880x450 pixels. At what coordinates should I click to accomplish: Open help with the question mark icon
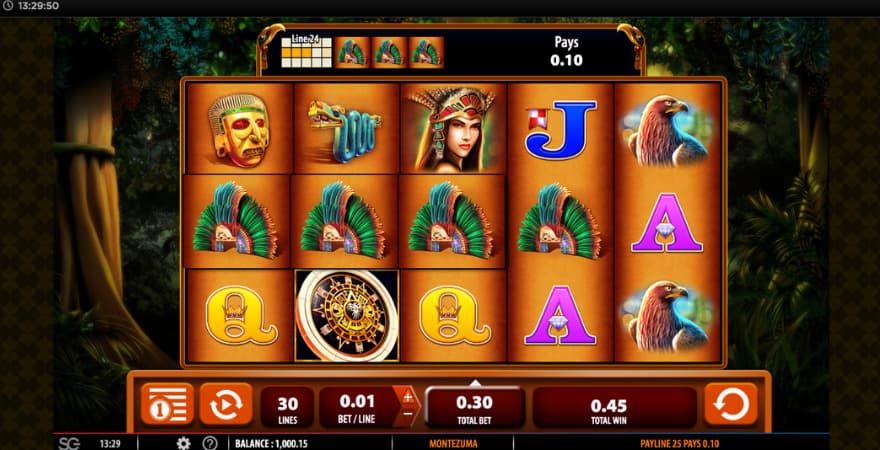tap(210, 443)
